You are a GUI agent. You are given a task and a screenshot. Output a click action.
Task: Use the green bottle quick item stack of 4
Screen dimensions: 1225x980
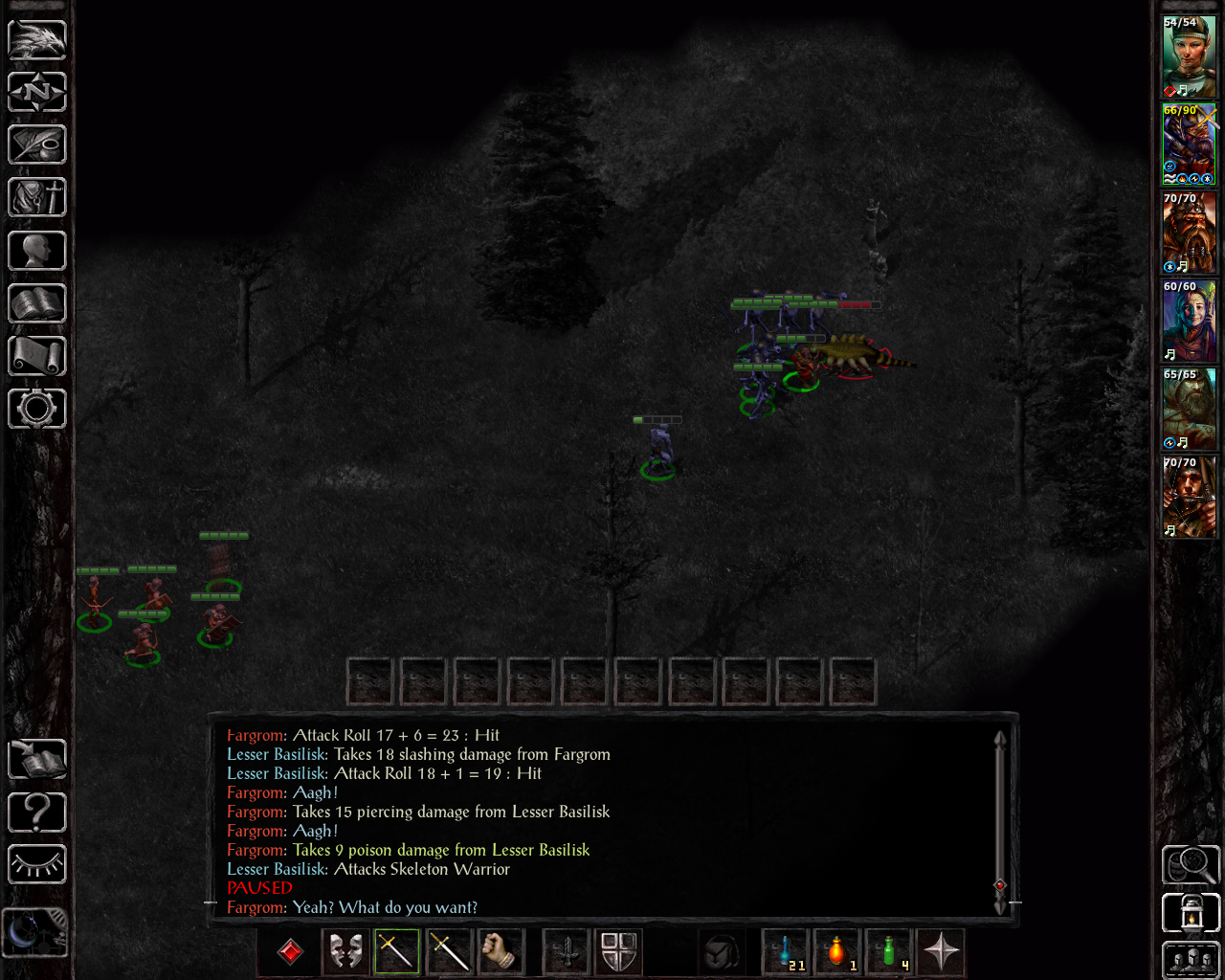[x=889, y=951]
